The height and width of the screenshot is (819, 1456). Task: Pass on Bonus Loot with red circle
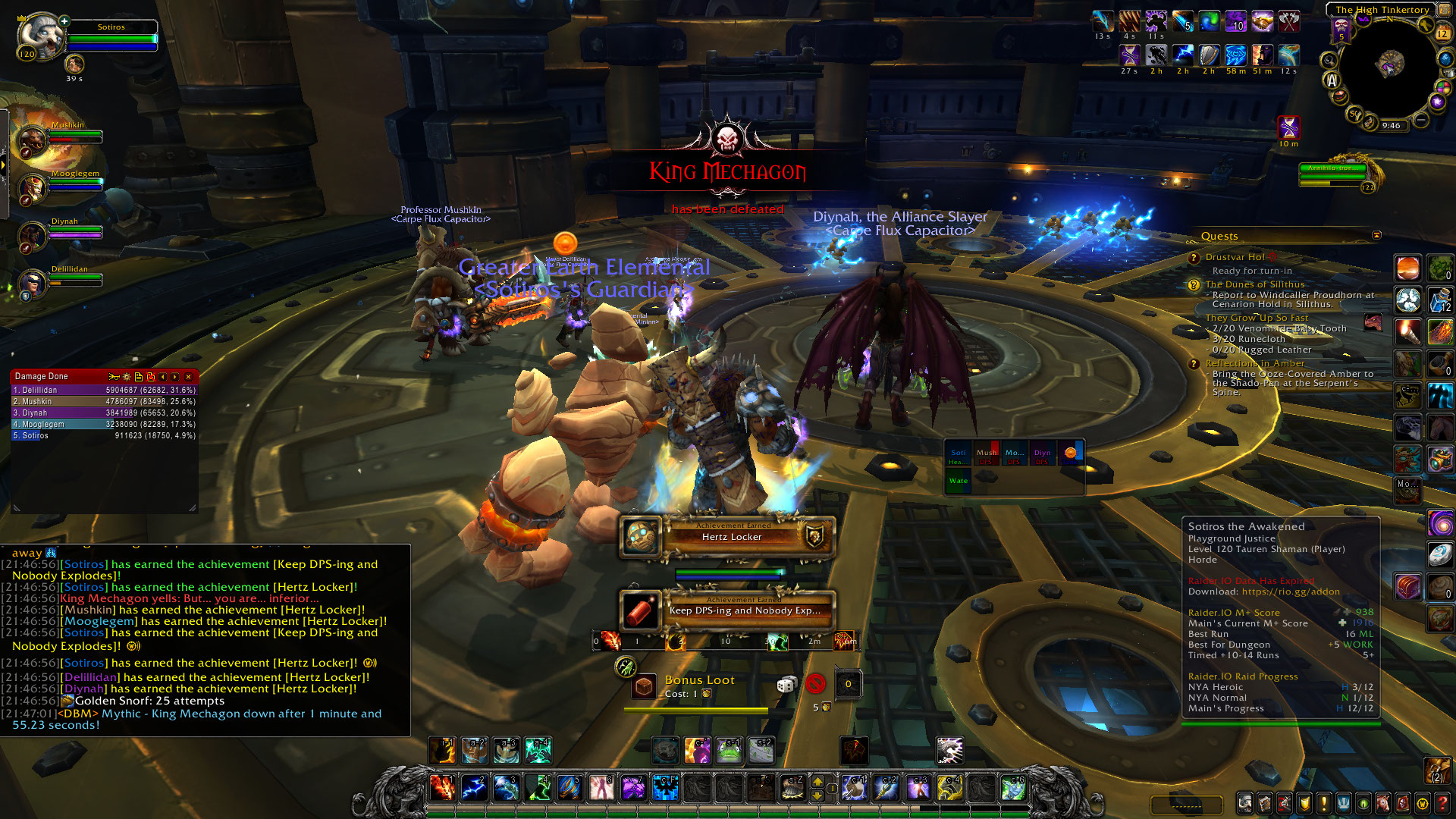pyautogui.click(x=815, y=684)
